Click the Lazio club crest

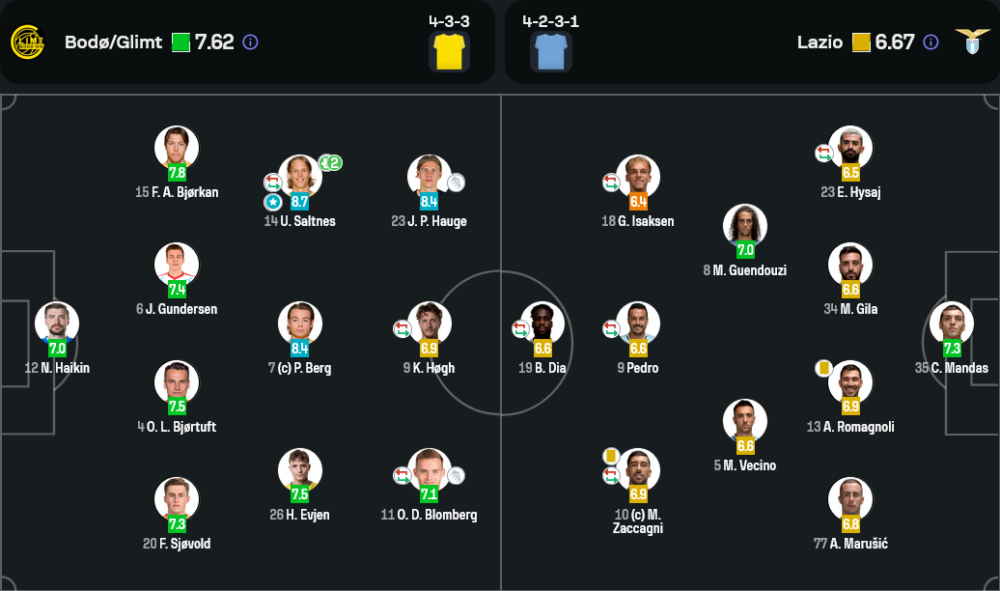coord(971,42)
